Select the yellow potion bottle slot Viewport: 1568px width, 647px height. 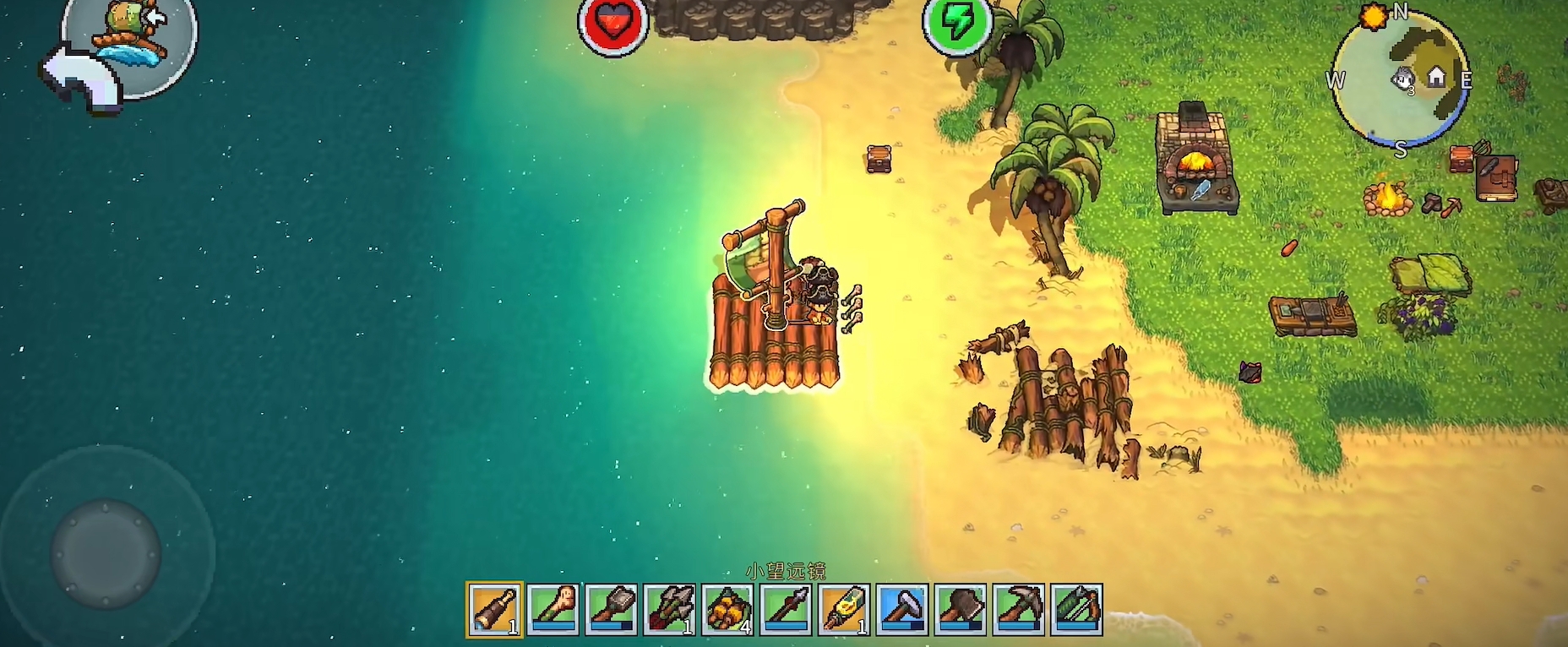tap(844, 609)
